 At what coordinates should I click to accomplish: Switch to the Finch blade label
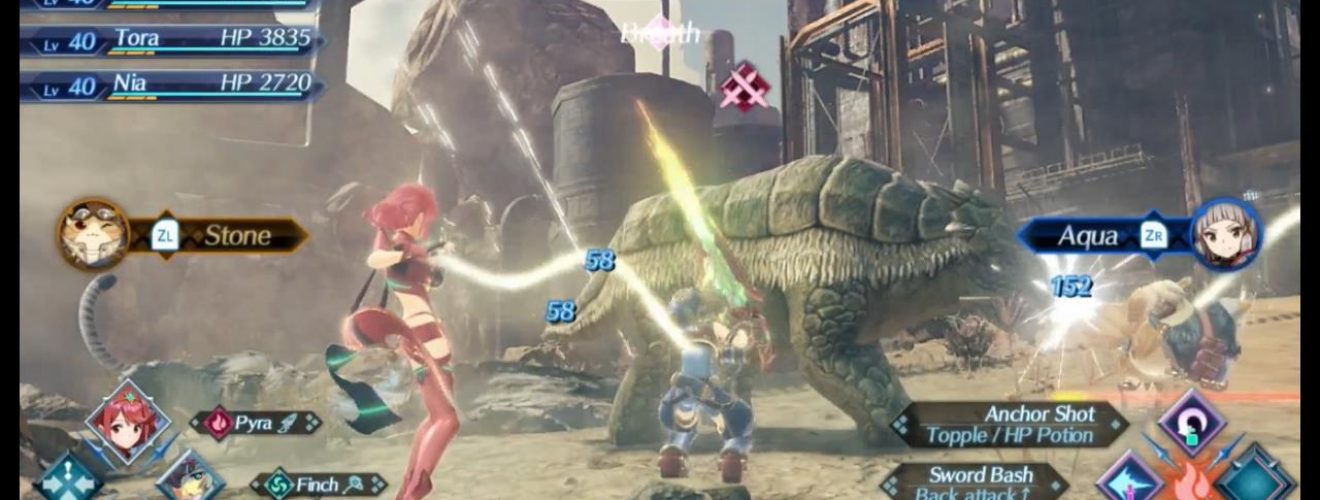coord(317,485)
